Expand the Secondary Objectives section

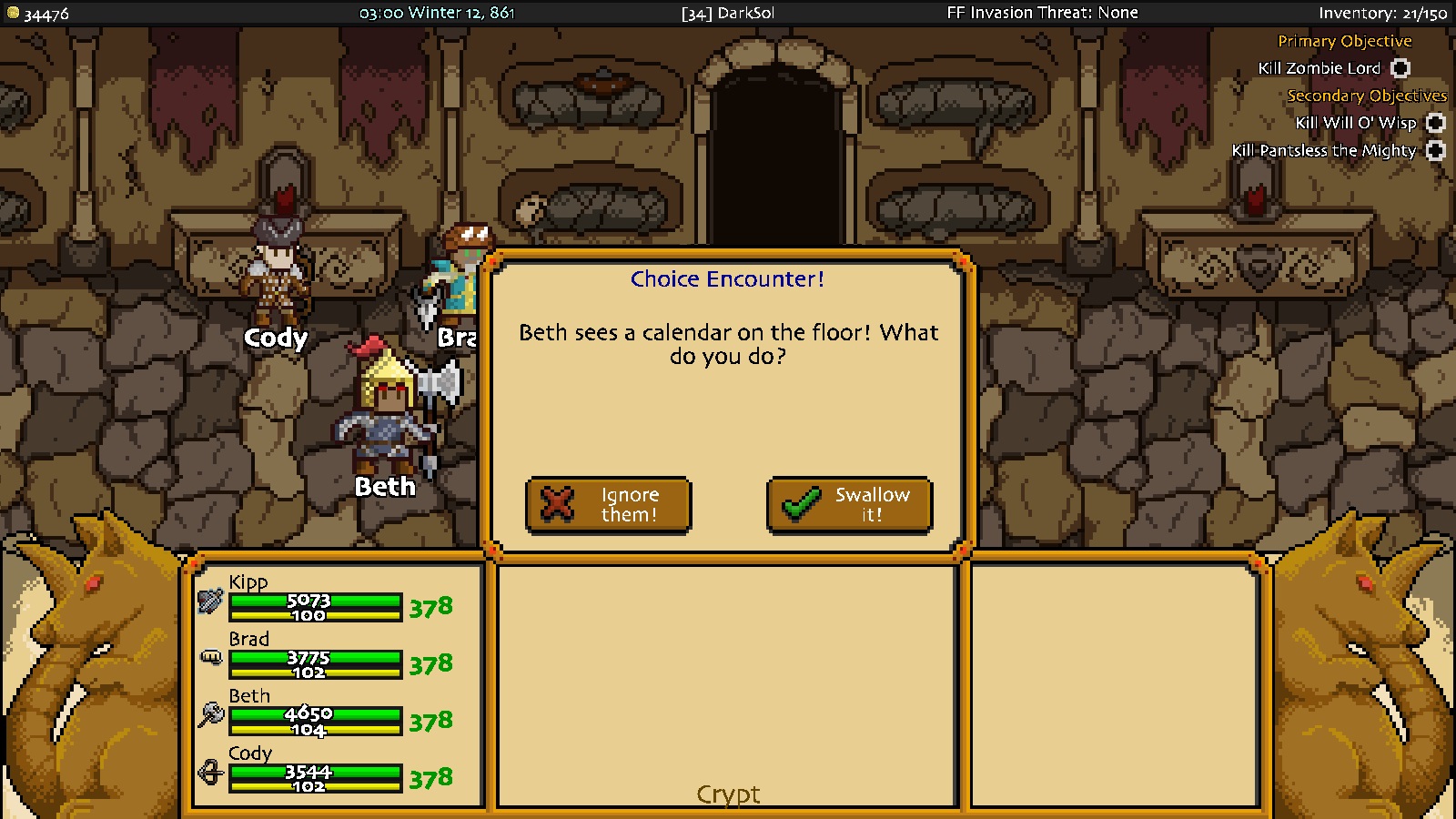pos(1366,96)
